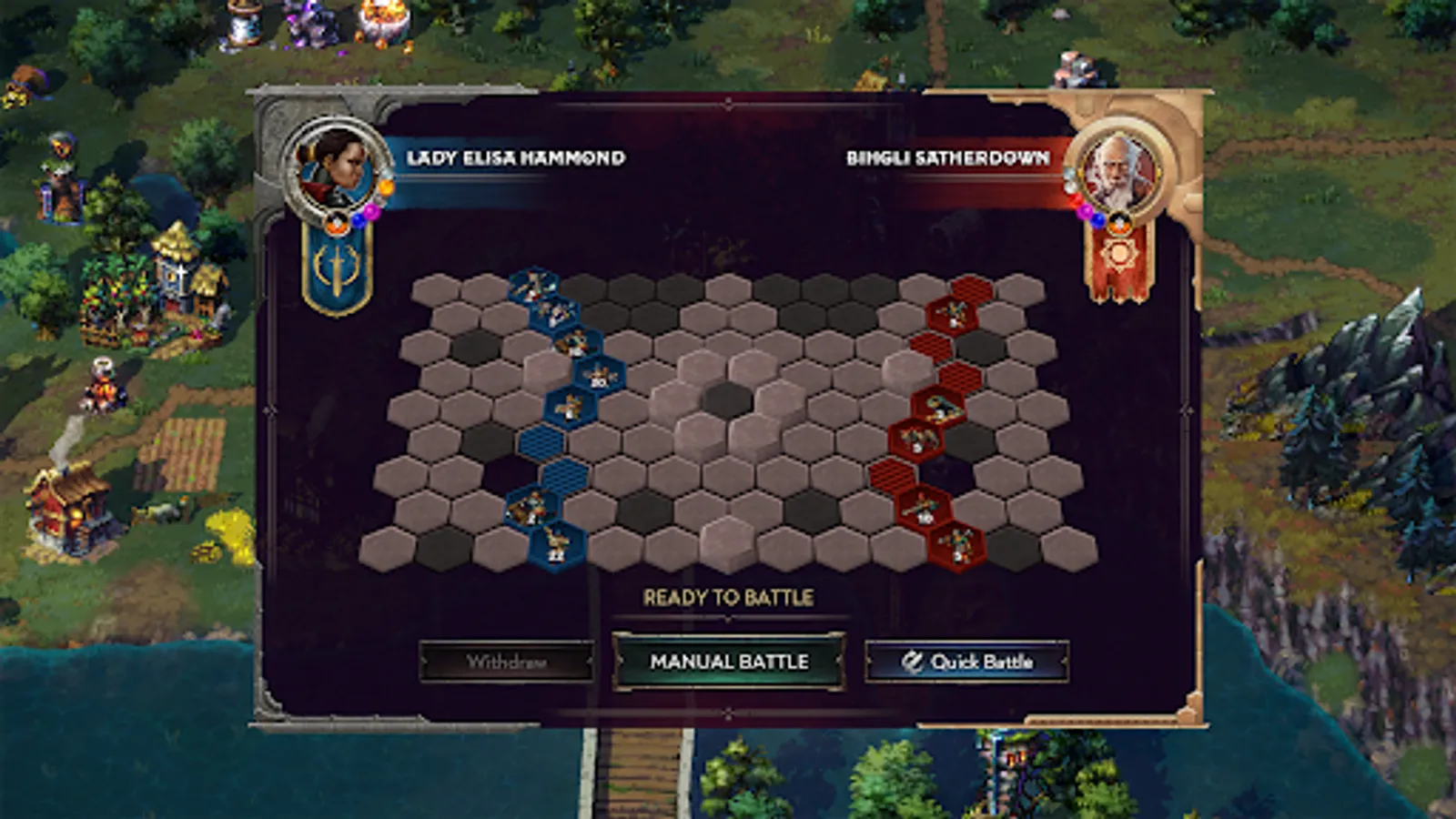The image size is (1456, 819).
Task: Click Bingli Satherdown's hero portrait
Action: (1119, 168)
